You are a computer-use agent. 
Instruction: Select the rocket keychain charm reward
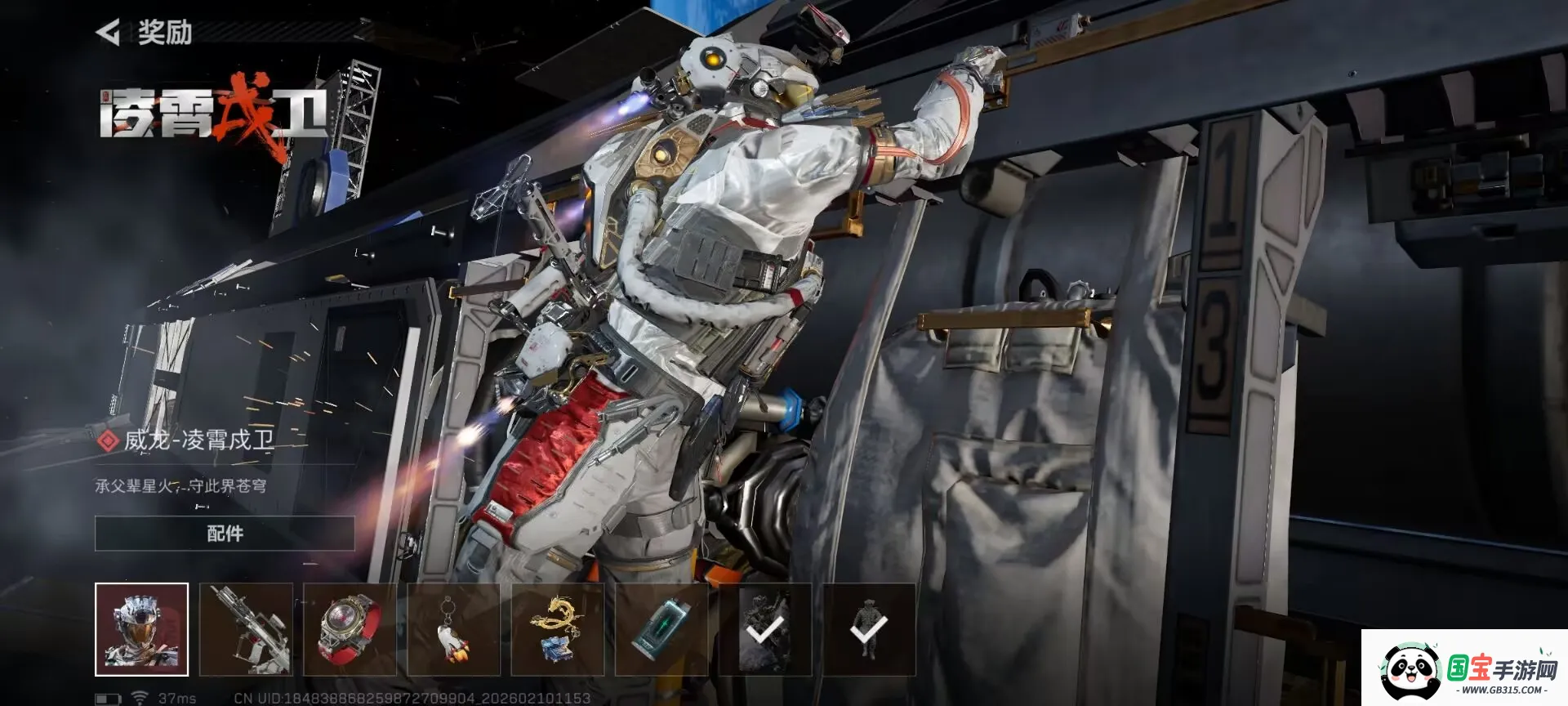(453, 629)
